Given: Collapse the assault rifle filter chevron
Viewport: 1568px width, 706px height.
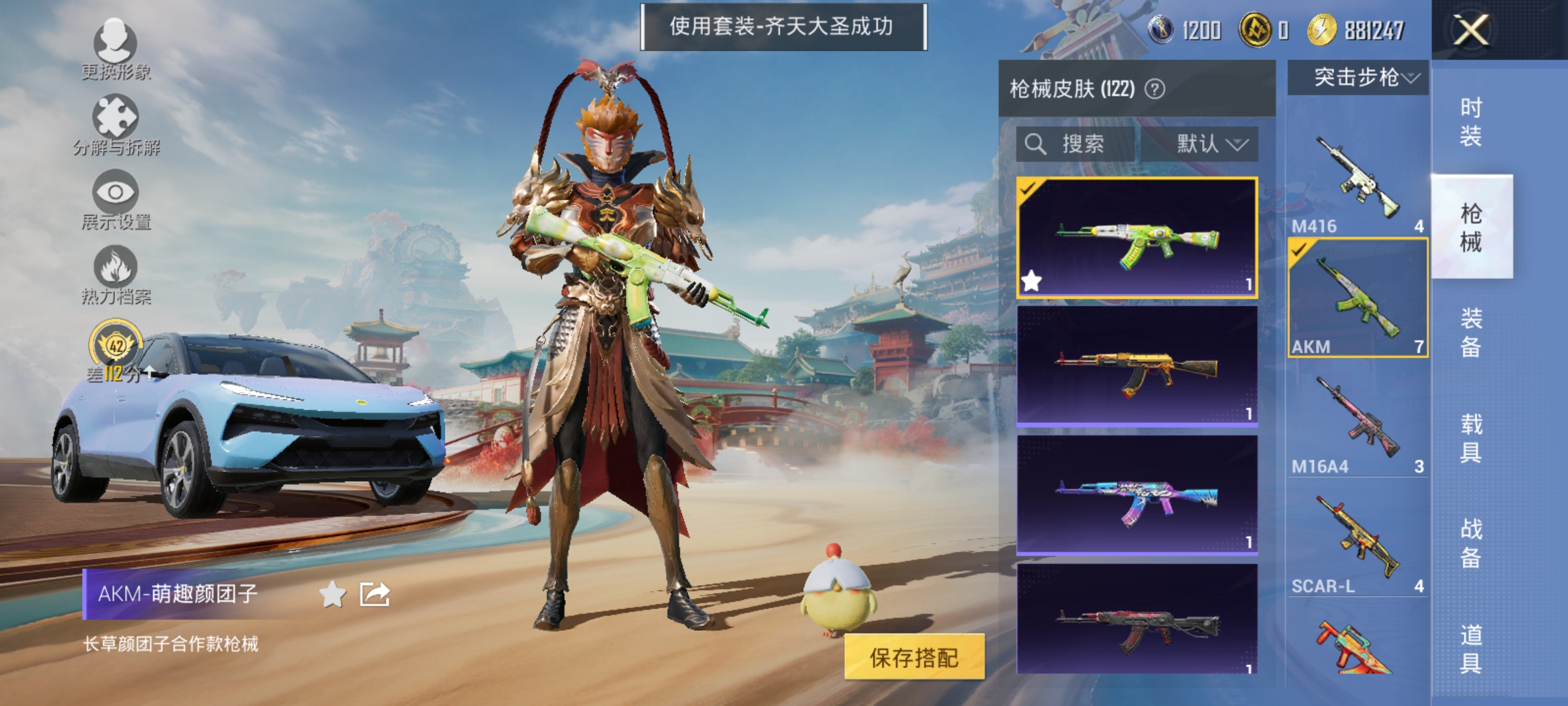Looking at the screenshot, I should click(x=1411, y=76).
